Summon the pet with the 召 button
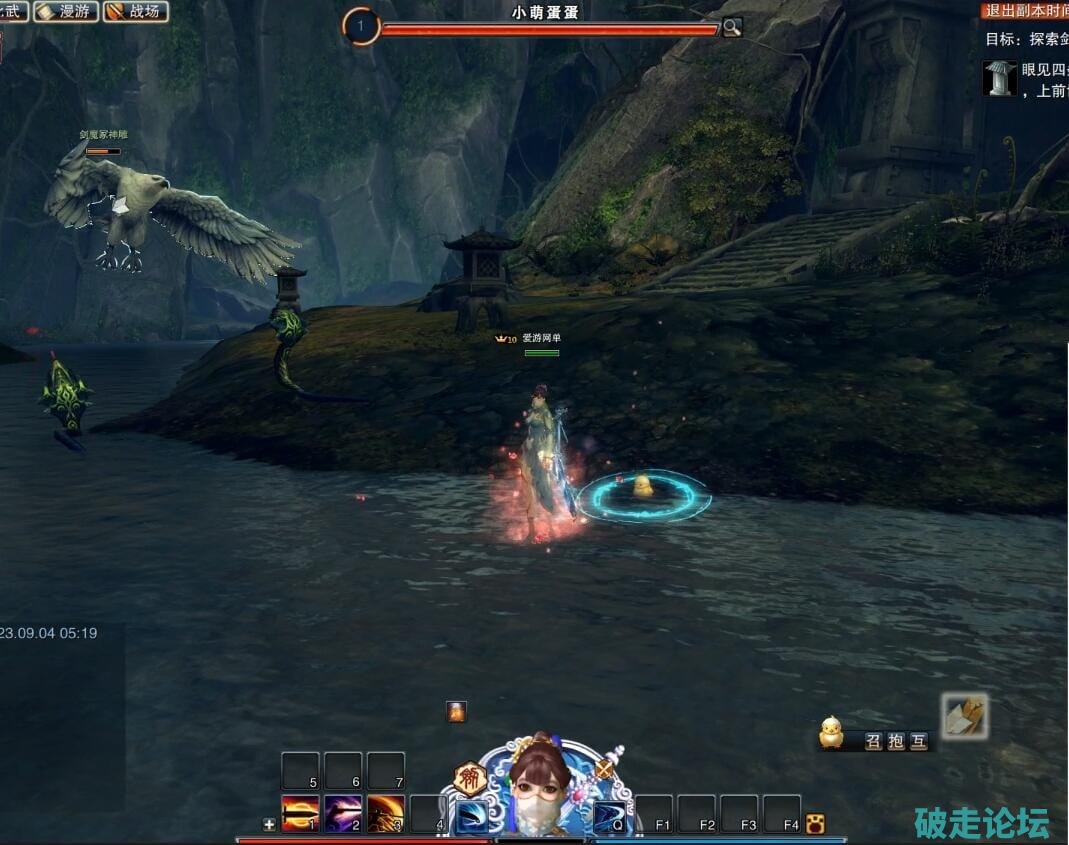 coord(873,741)
